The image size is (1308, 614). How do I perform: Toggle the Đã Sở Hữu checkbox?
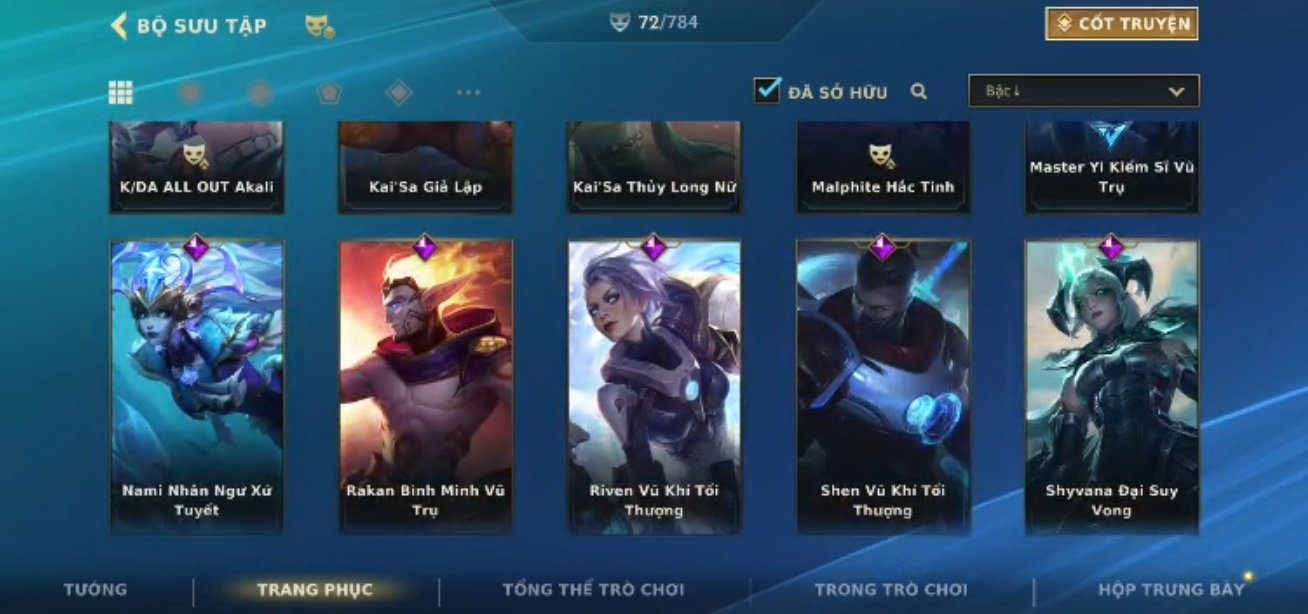coord(767,91)
